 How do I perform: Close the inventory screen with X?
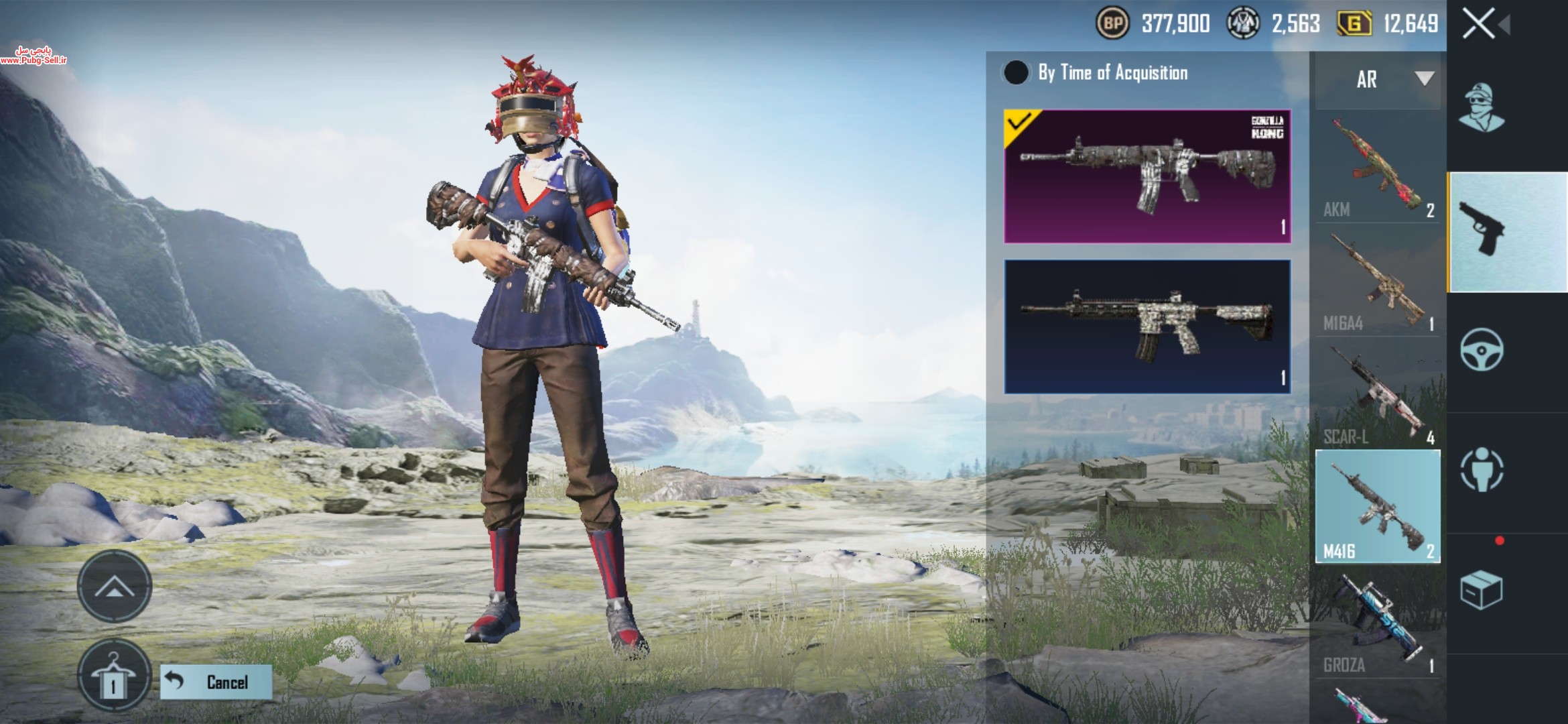coord(1479,25)
